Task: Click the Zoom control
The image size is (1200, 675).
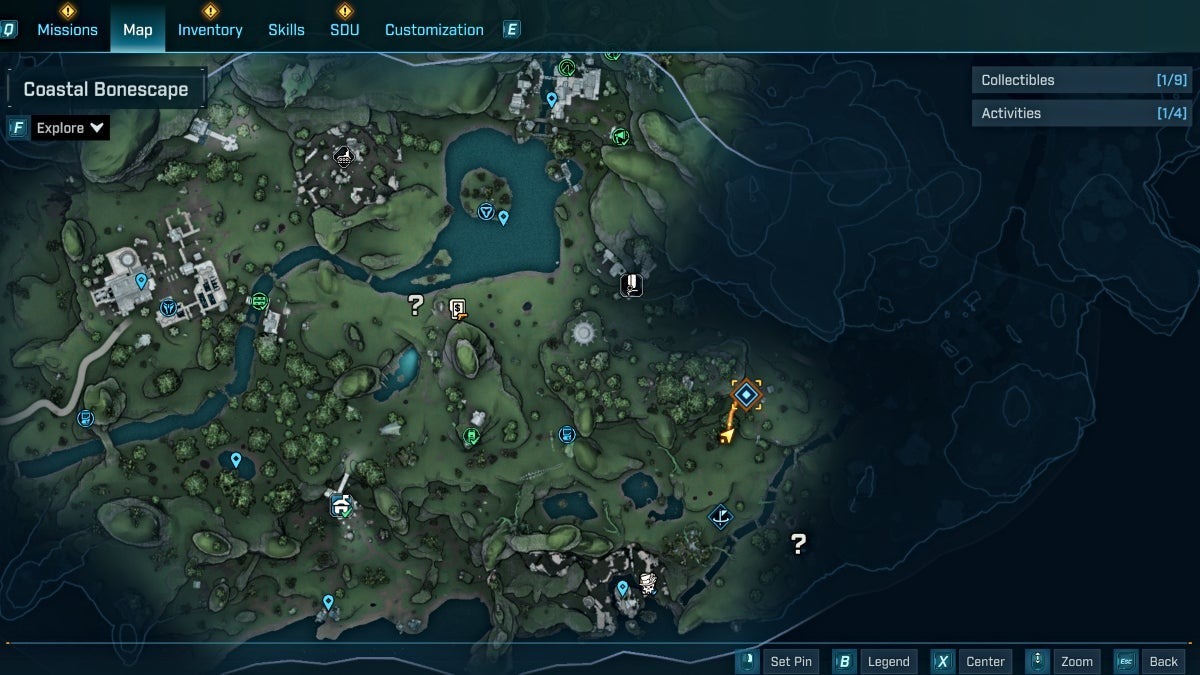Action: pyautogui.click(x=1065, y=661)
